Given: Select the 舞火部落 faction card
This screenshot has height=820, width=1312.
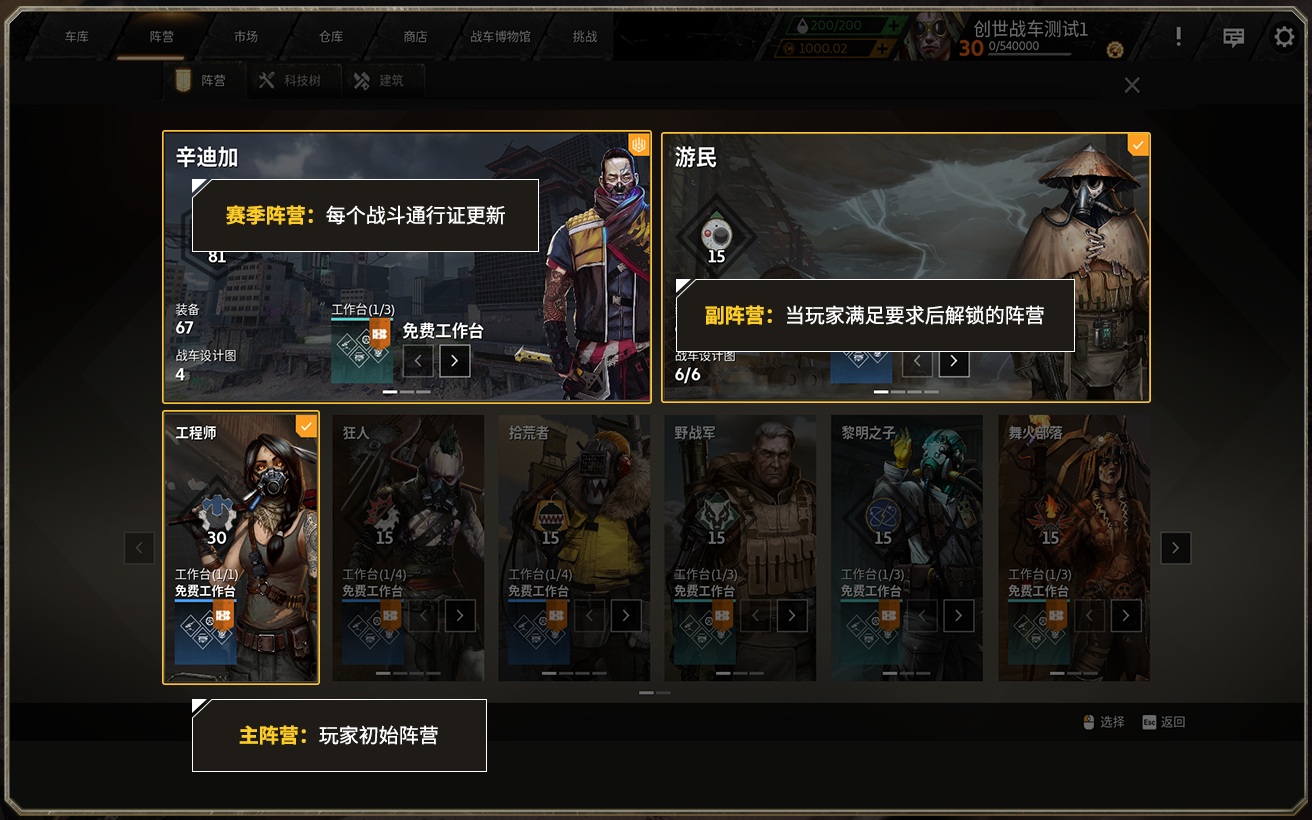Looking at the screenshot, I should click(1073, 500).
